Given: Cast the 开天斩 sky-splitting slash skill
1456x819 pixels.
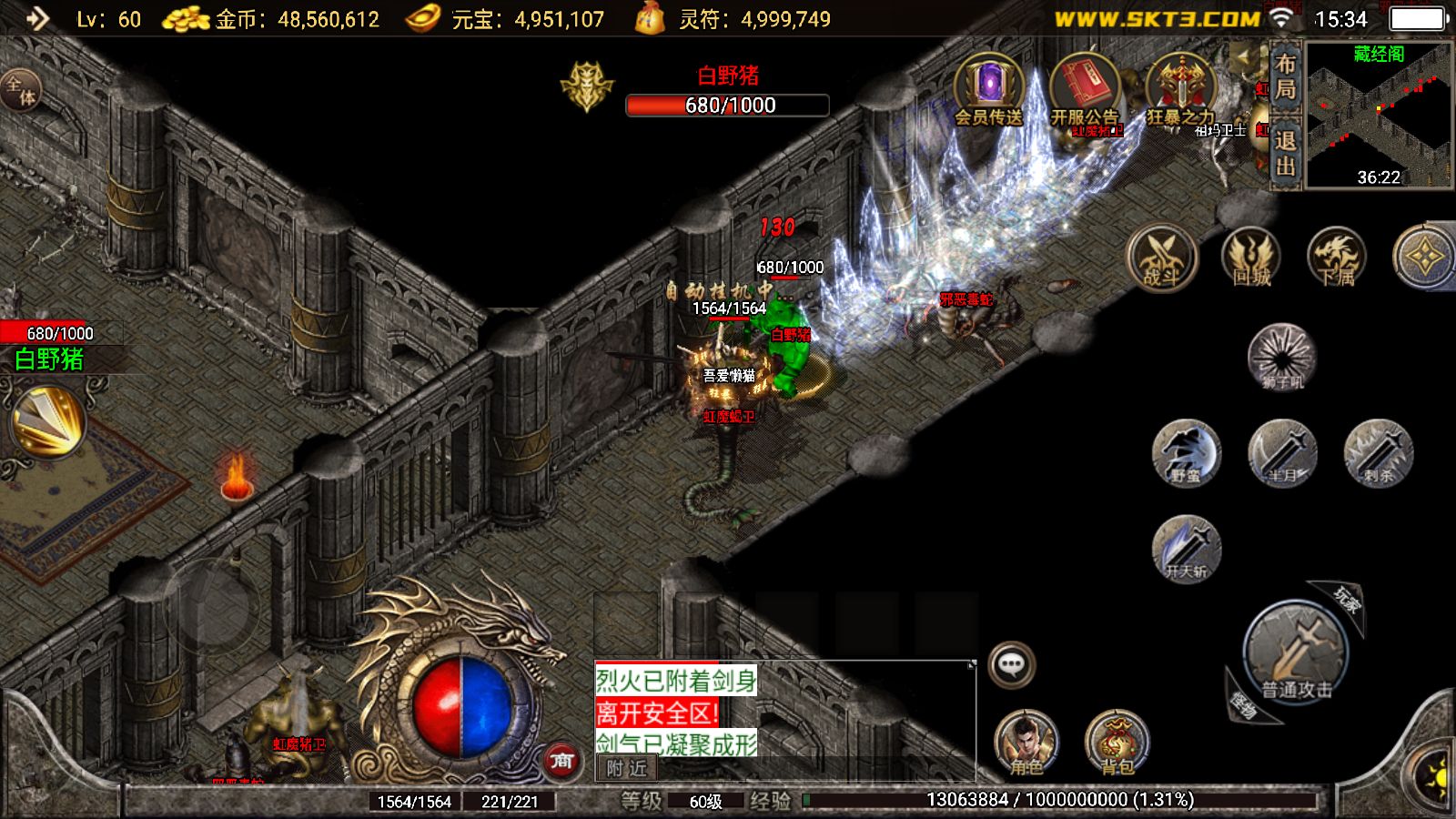Looking at the screenshot, I should coord(1186,549).
